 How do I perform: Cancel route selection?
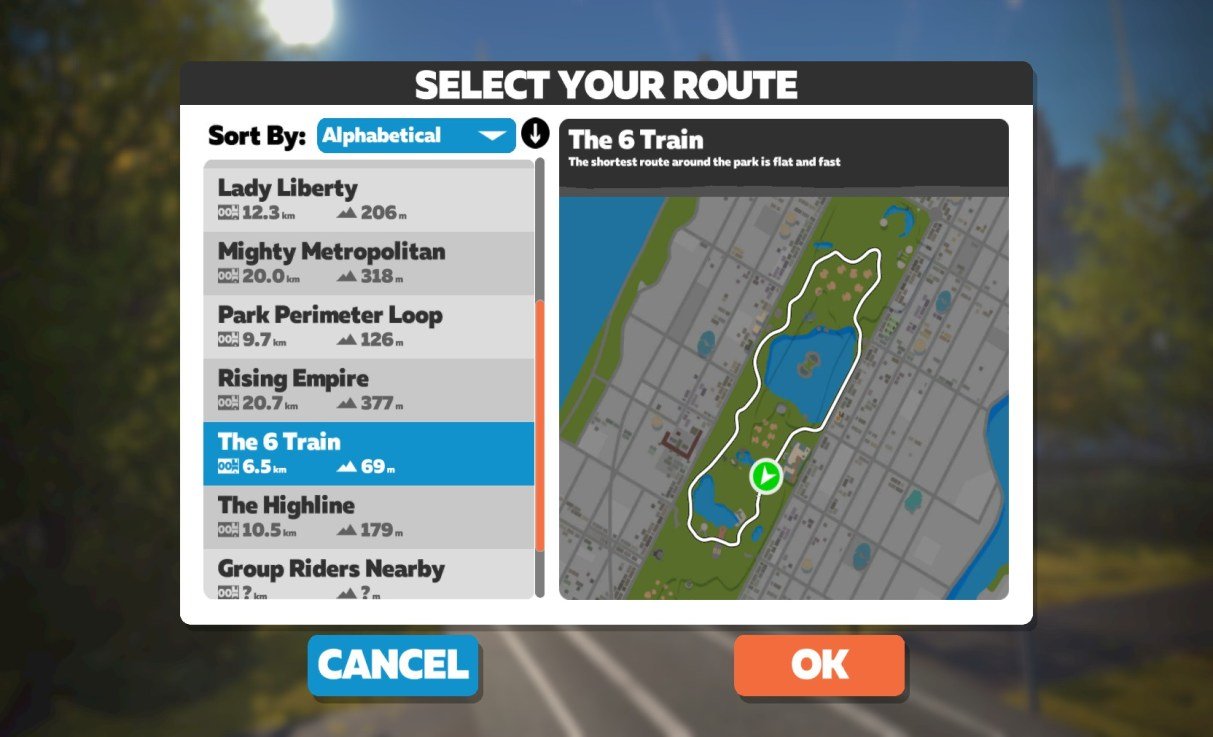click(393, 665)
